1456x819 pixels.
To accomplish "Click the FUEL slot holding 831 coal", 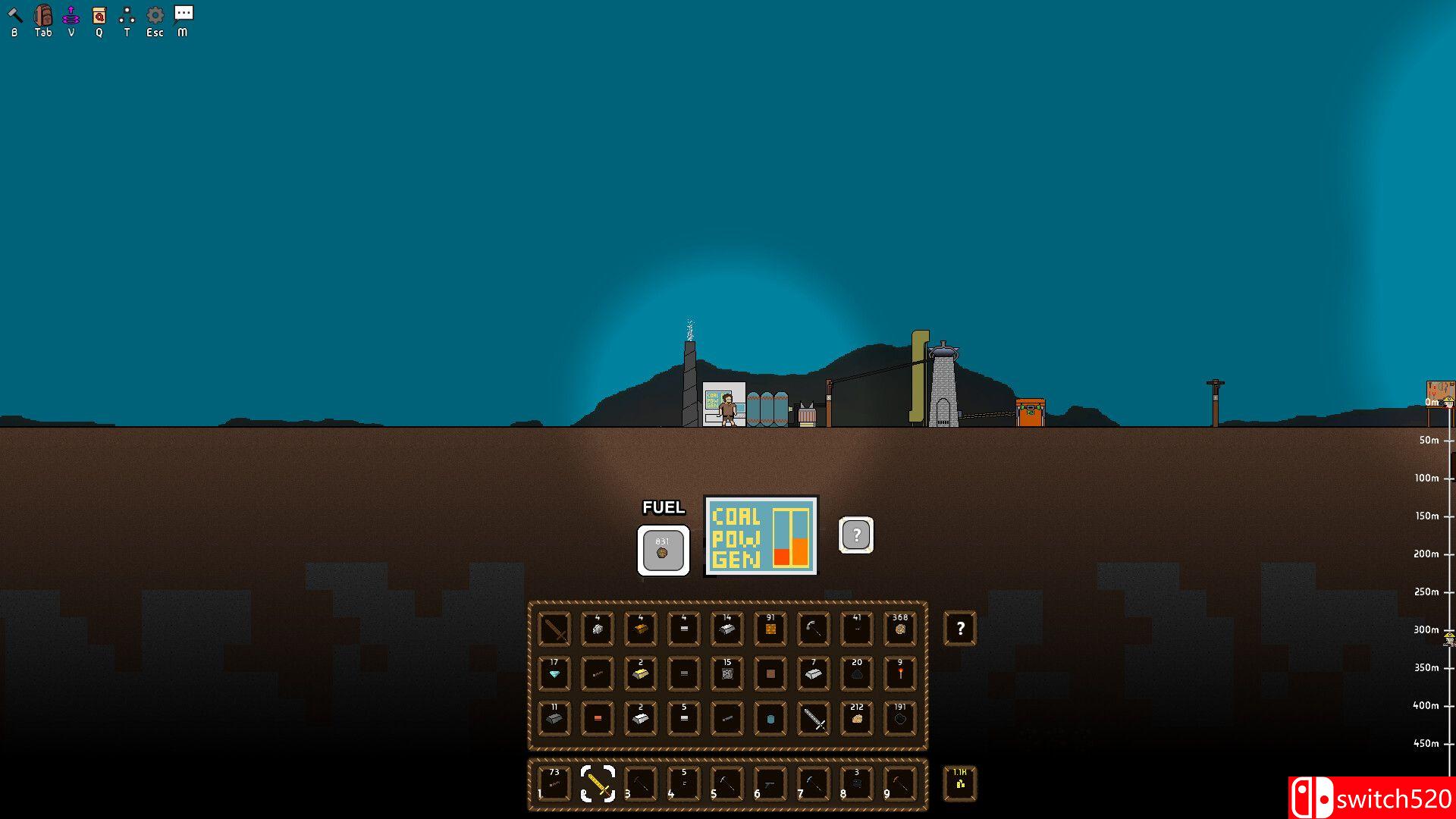I will click(x=662, y=550).
